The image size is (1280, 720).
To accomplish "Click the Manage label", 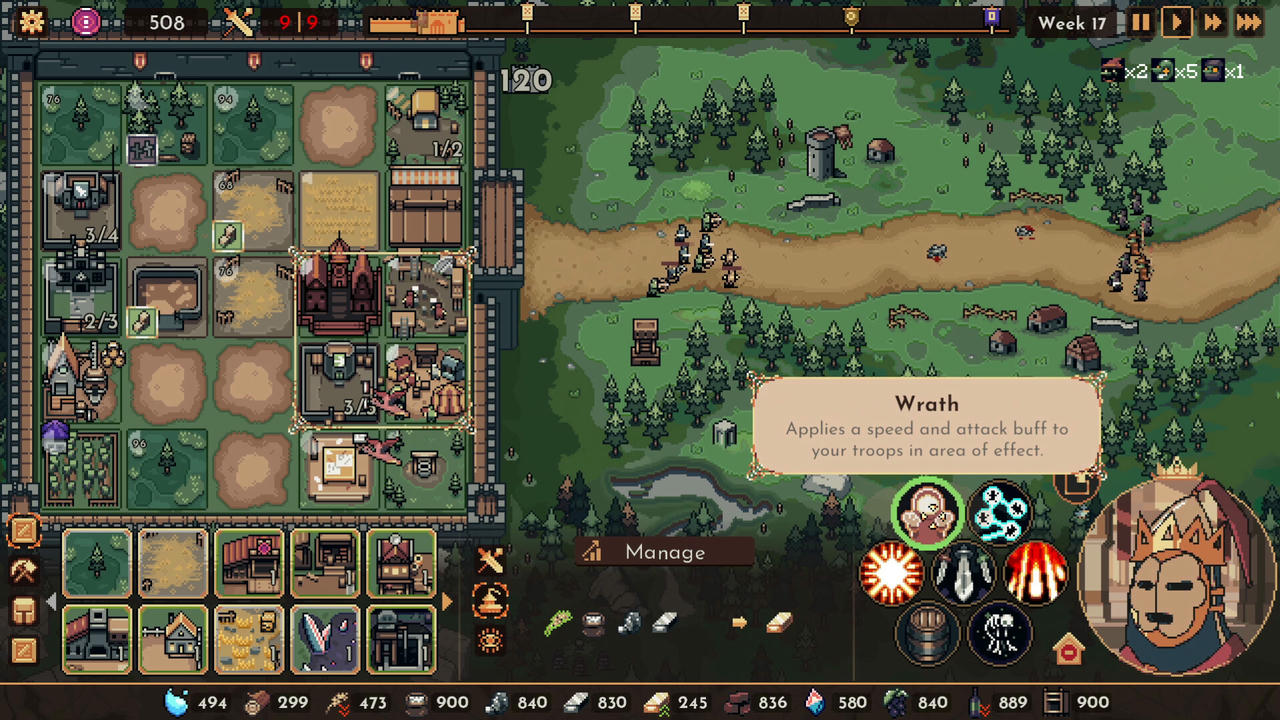I will pos(664,552).
